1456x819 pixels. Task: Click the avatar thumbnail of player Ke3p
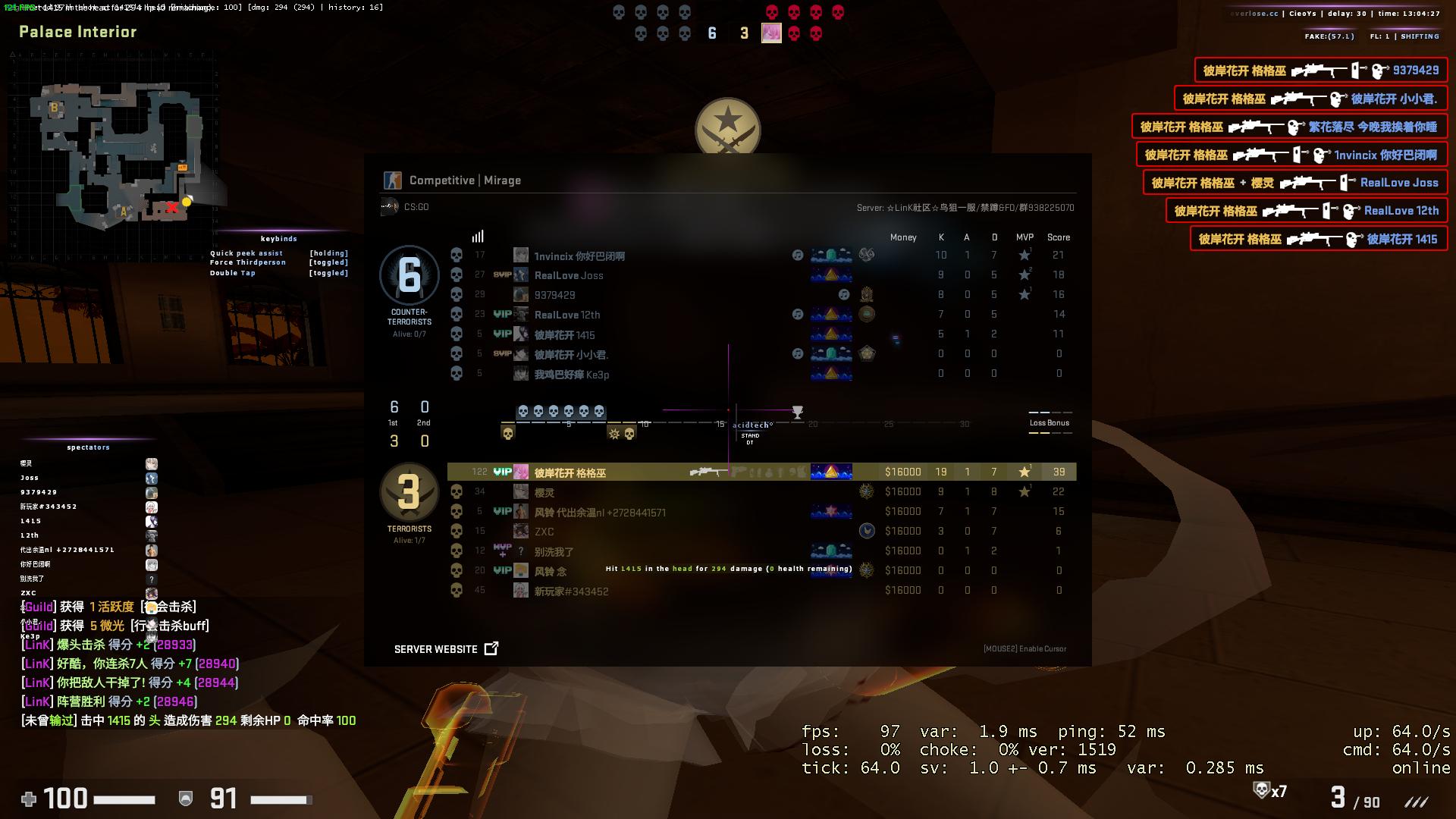(x=520, y=373)
